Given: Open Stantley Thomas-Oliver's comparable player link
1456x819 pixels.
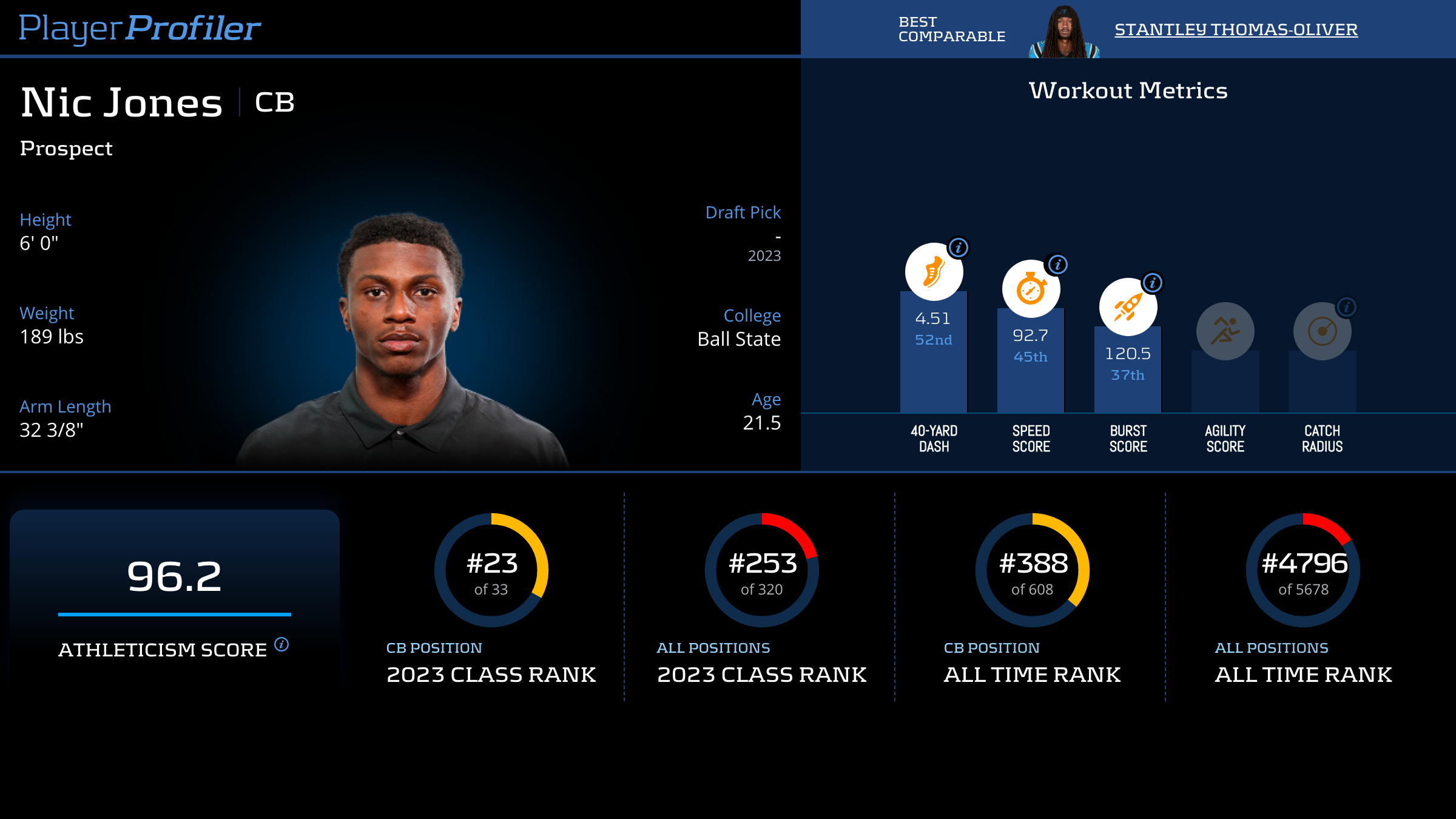Looking at the screenshot, I should [1236, 30].
